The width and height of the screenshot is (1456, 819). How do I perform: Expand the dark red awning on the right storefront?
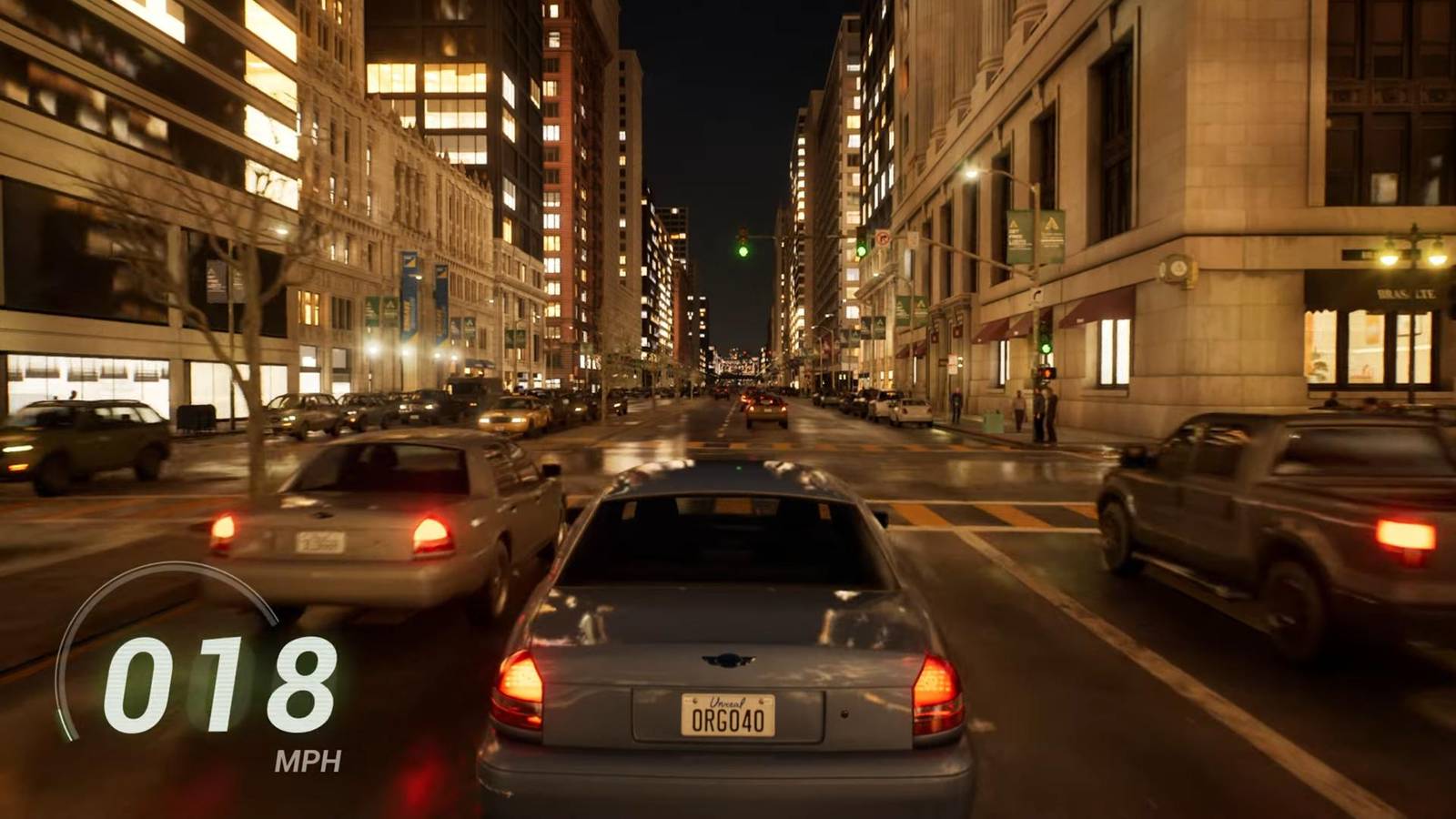(x=1001, y=328)
